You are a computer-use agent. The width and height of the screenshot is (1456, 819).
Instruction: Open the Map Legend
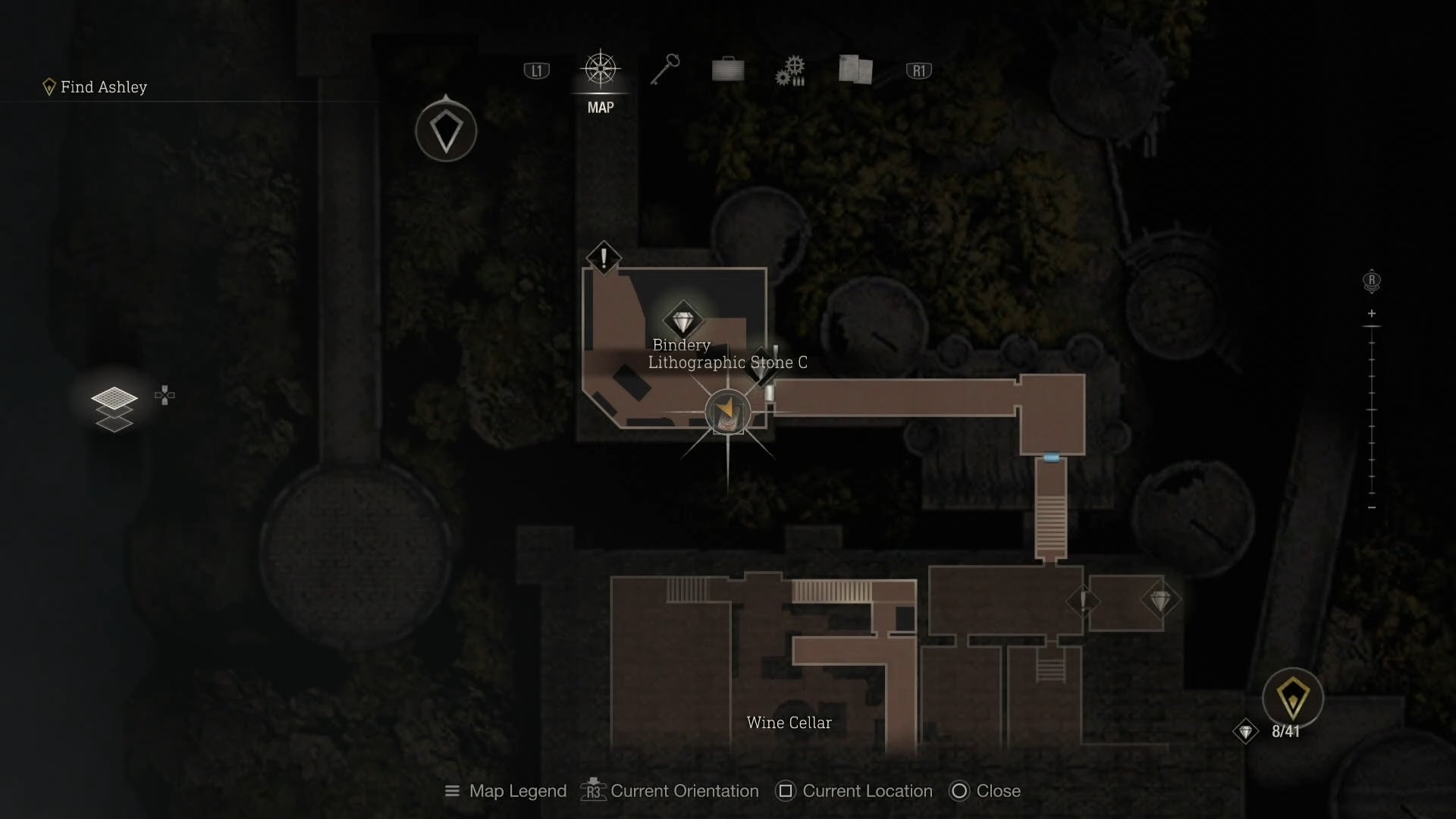(505, 791)
